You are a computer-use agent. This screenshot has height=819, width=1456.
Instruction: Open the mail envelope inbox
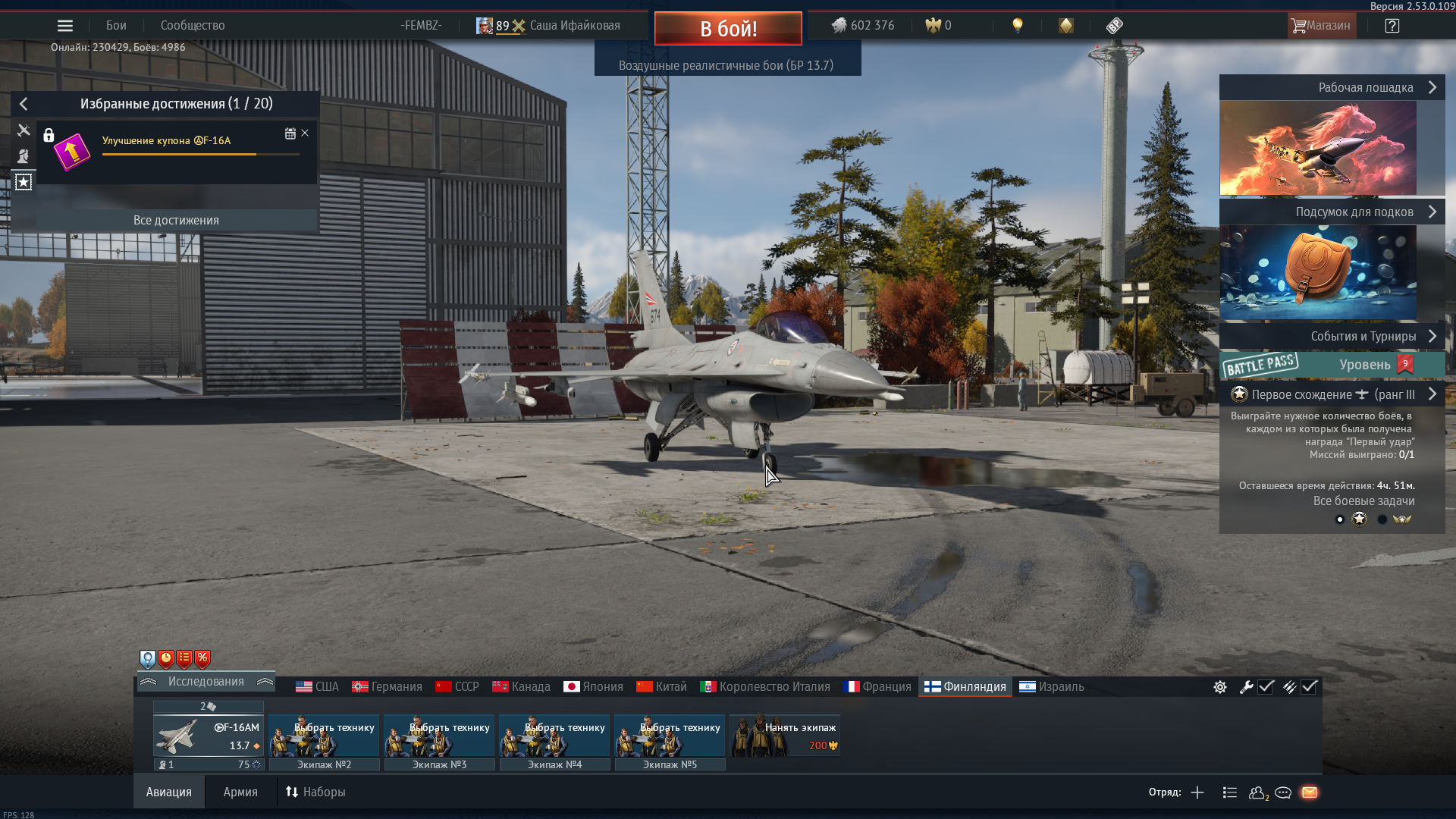tap(1310, 792)
